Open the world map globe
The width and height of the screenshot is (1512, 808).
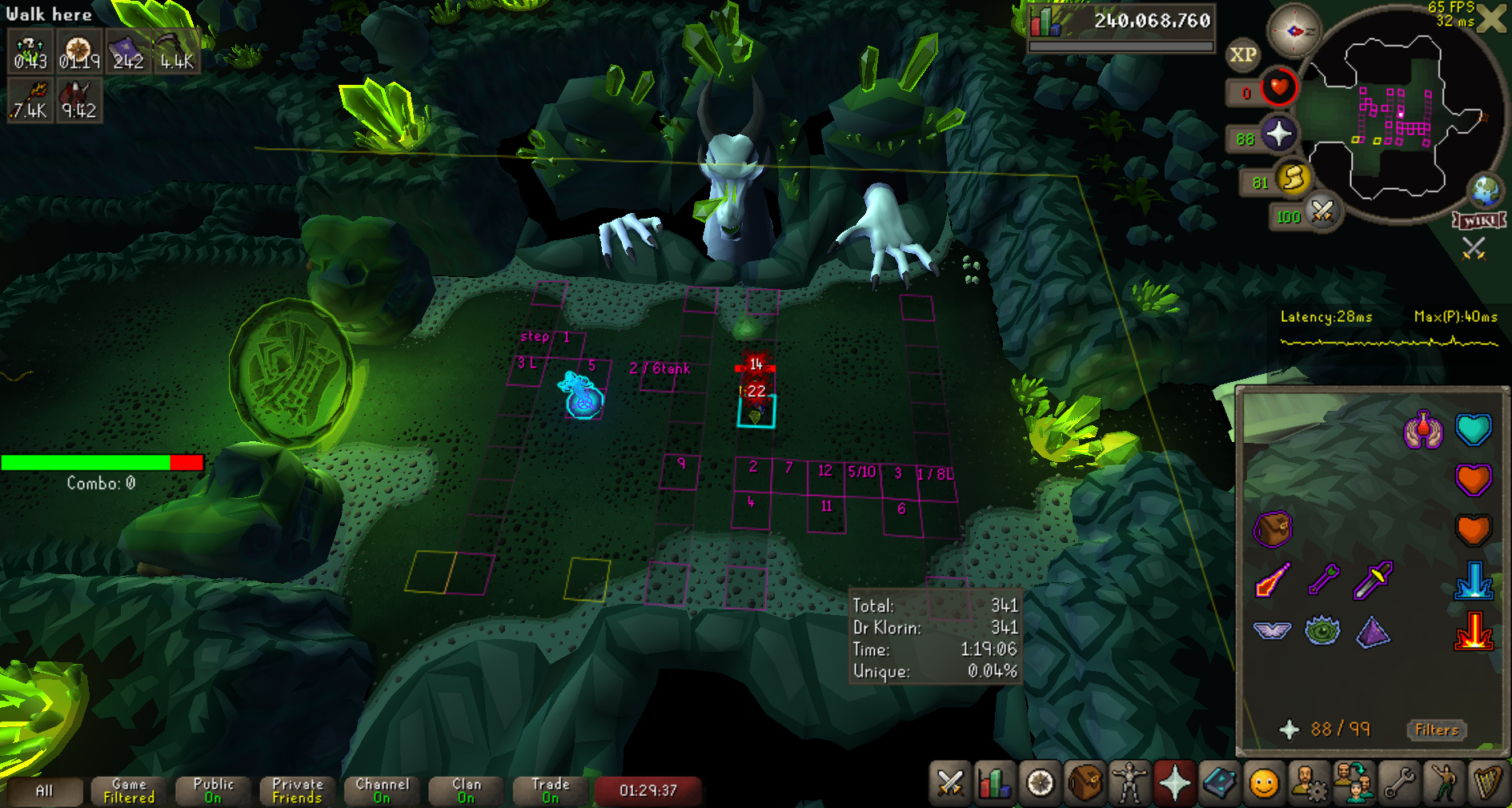1486,190
